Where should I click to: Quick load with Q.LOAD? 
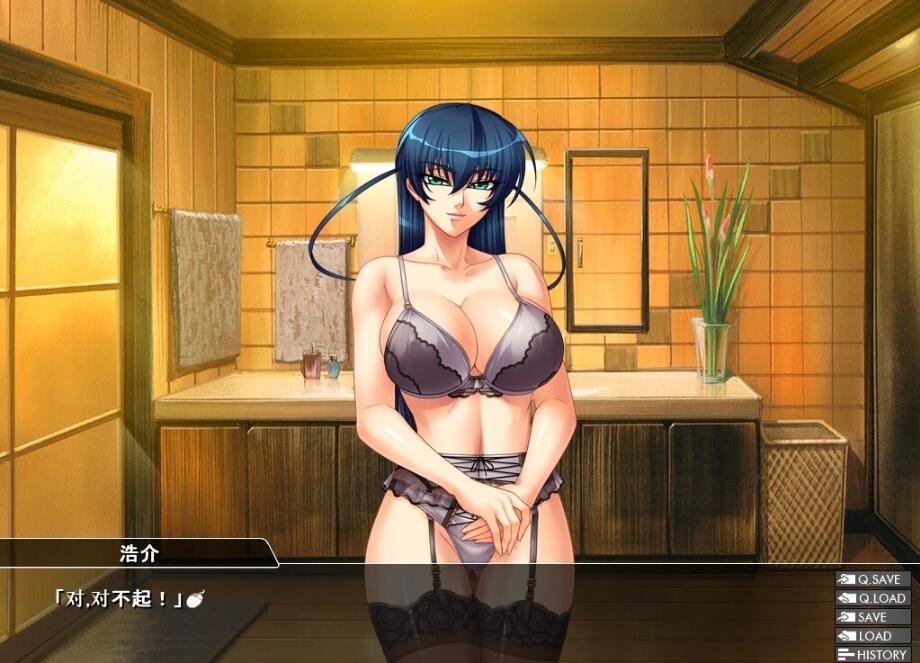[873, 598]
